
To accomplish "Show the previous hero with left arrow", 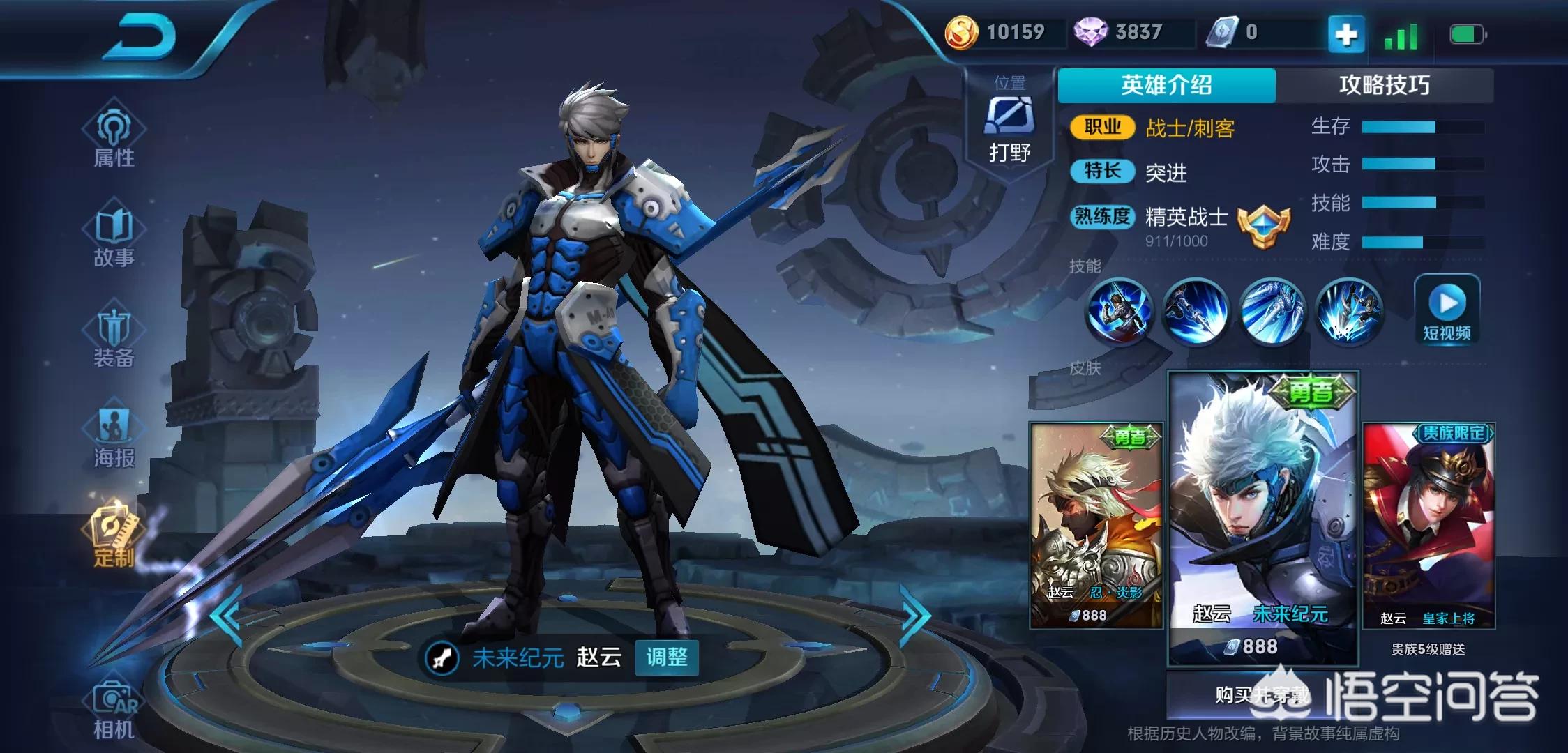I will 226,616.
